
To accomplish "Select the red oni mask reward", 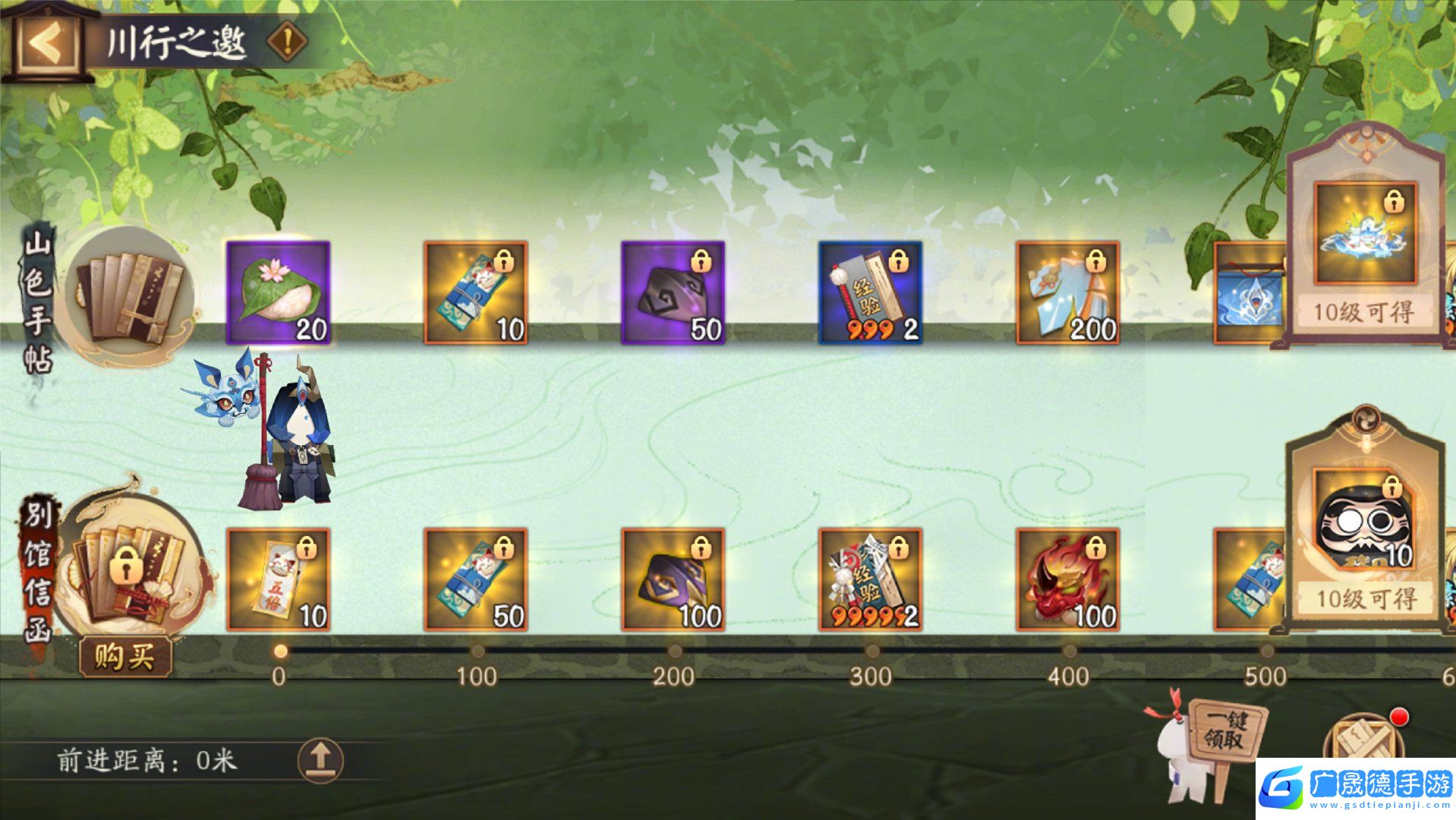I will pos(1067,579).
